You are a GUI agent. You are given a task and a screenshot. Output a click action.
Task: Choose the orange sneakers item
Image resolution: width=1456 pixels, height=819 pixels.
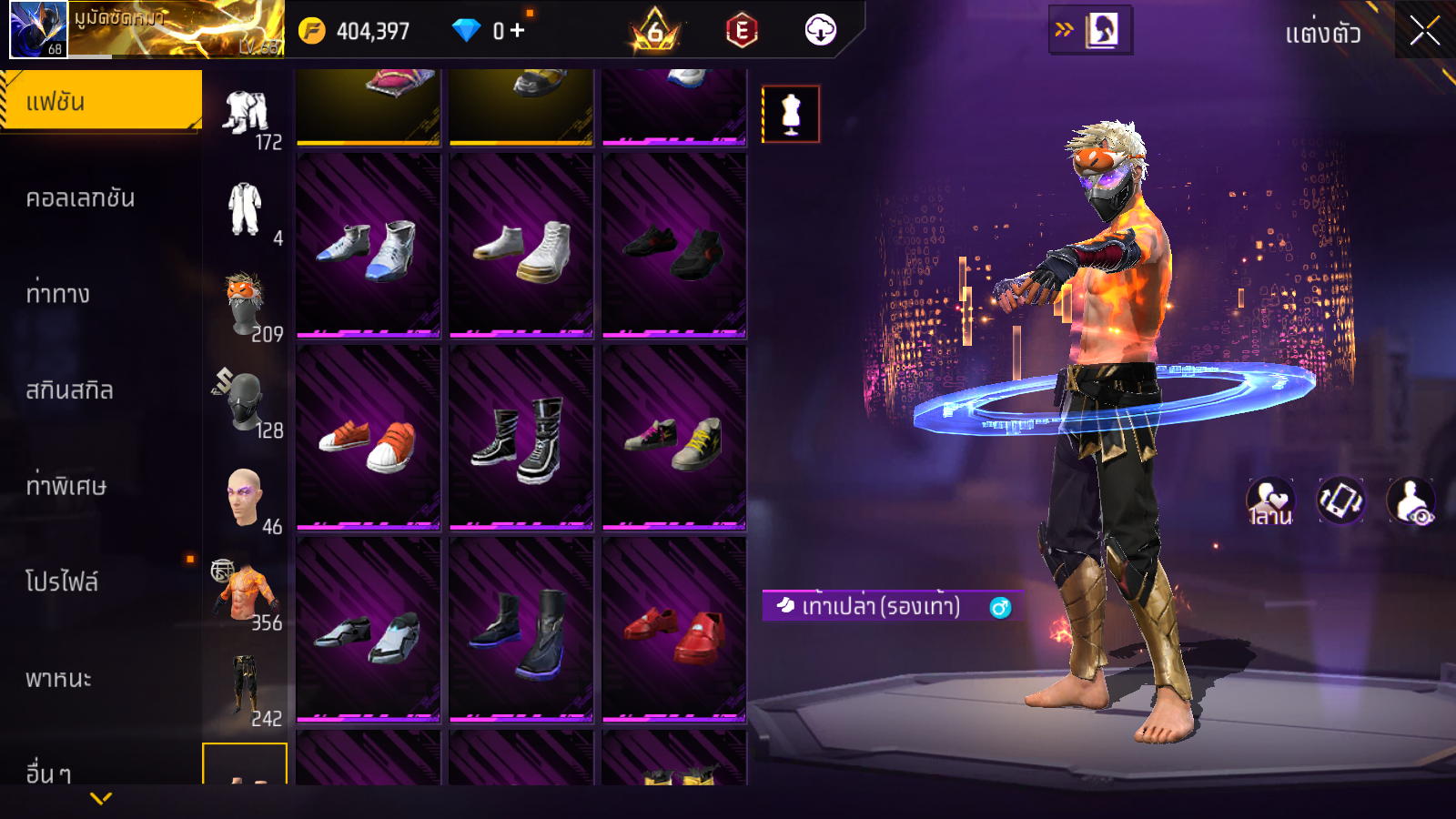[x=368, y=438]
